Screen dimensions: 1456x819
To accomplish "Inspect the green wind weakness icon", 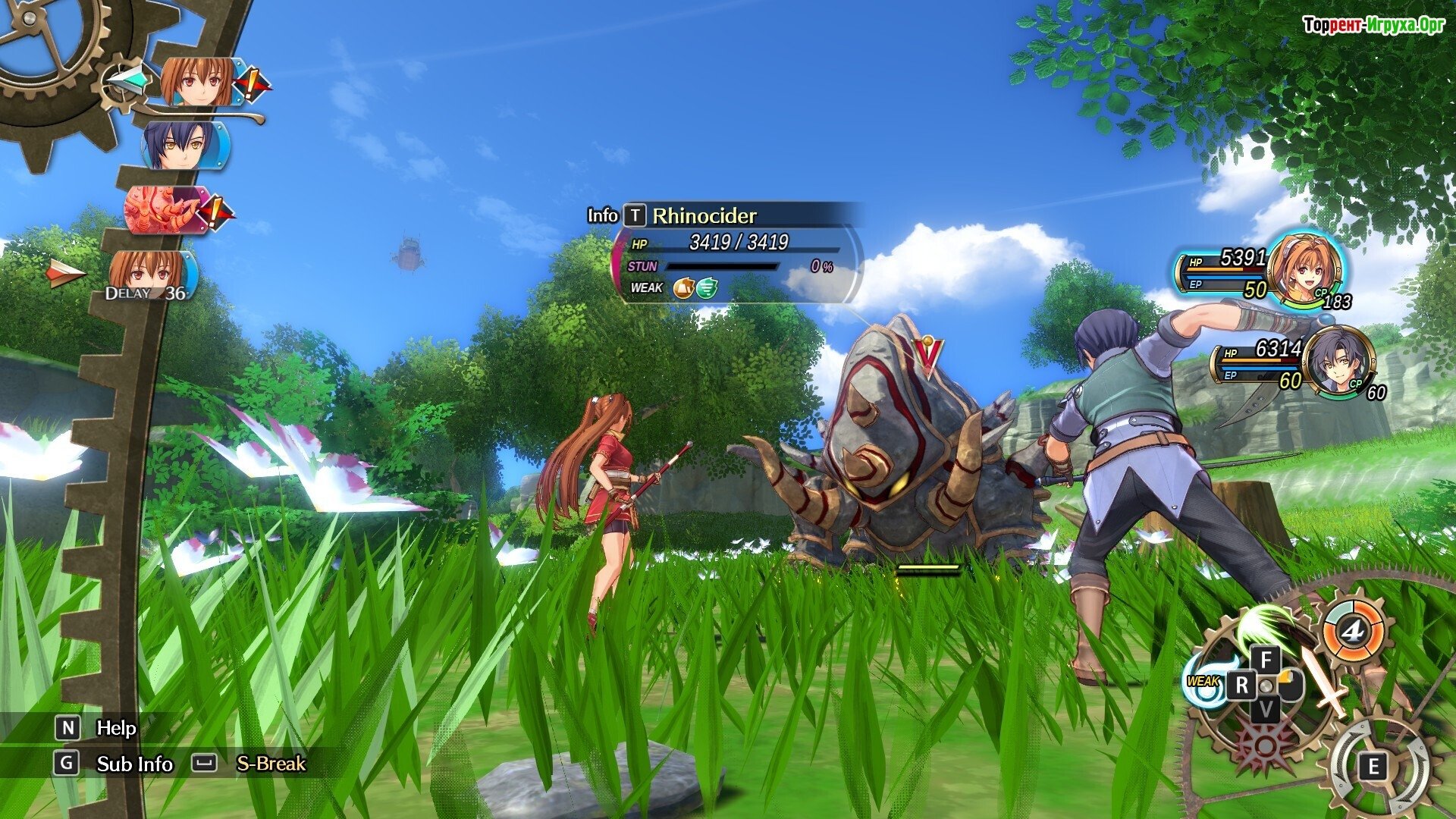I will click(707, 288).
